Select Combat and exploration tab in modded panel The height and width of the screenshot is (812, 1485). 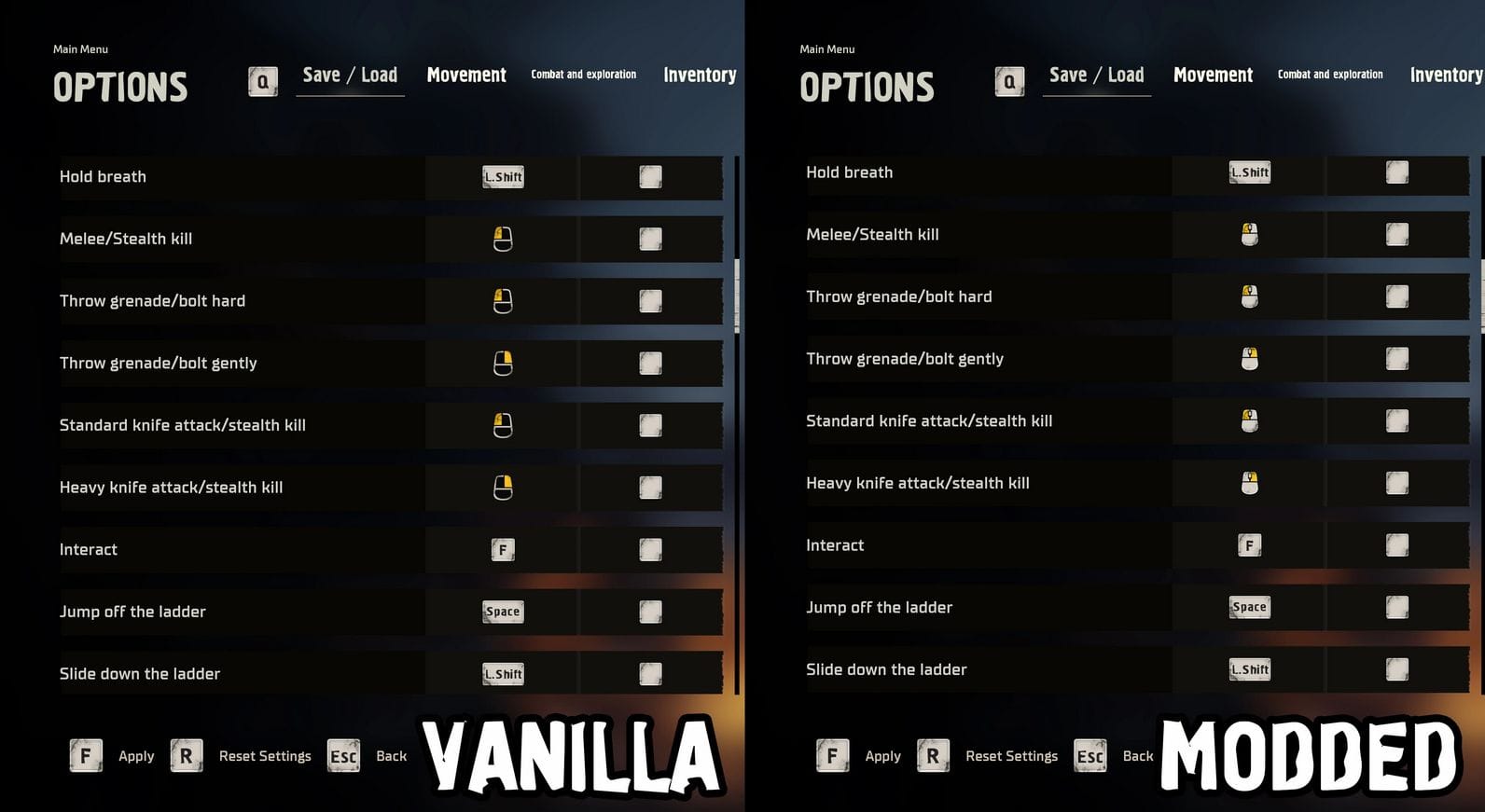coord(1330,75)
